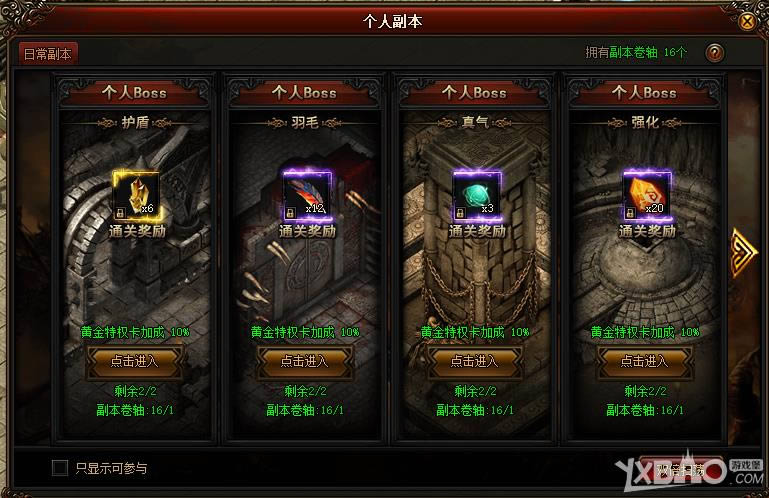
Task: Switch to the 日常副本 tab
Action: pos(49,54)
